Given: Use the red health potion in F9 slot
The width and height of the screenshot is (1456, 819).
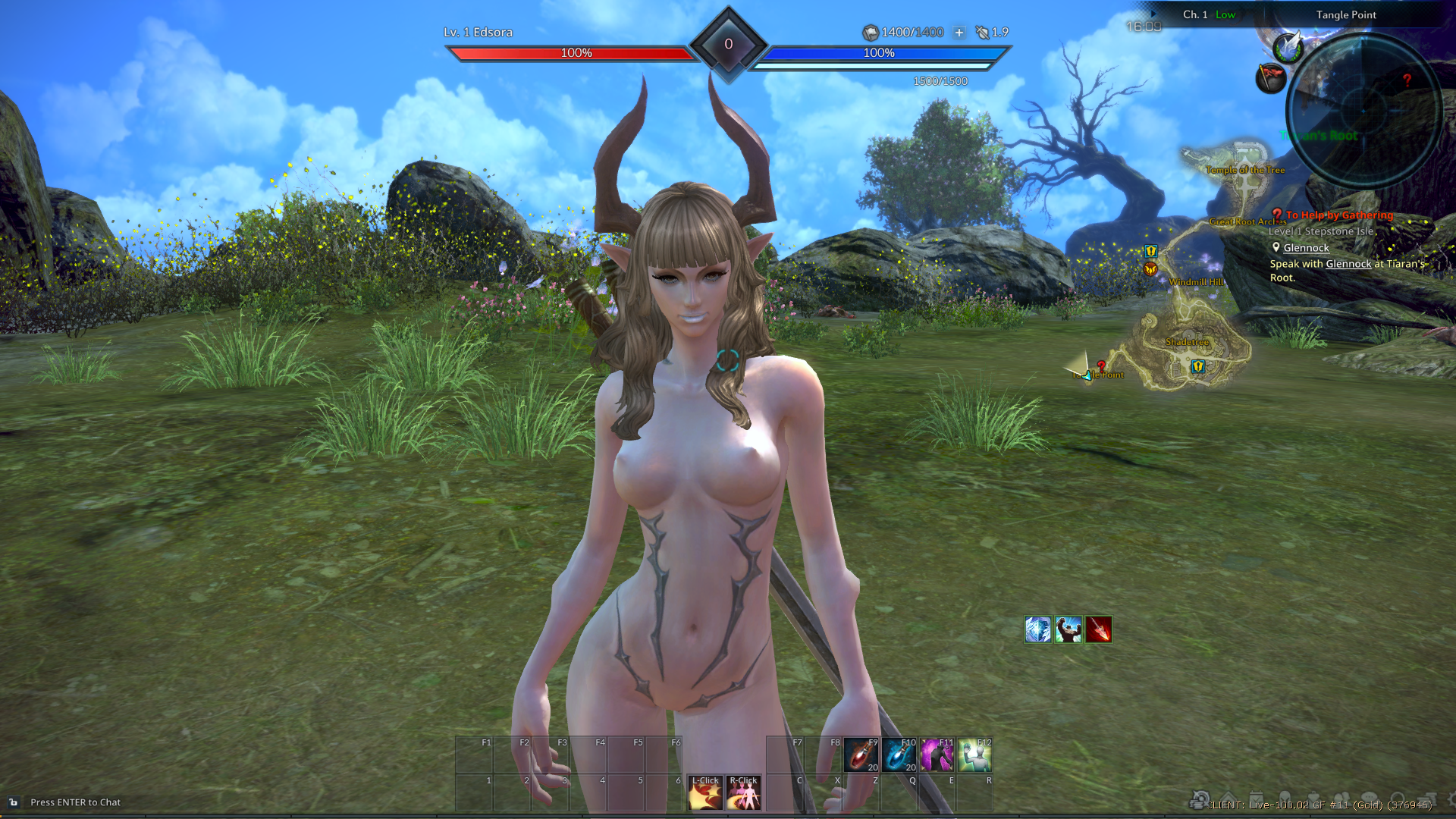Looking at the screenshot, I should (x=861, y=755).
